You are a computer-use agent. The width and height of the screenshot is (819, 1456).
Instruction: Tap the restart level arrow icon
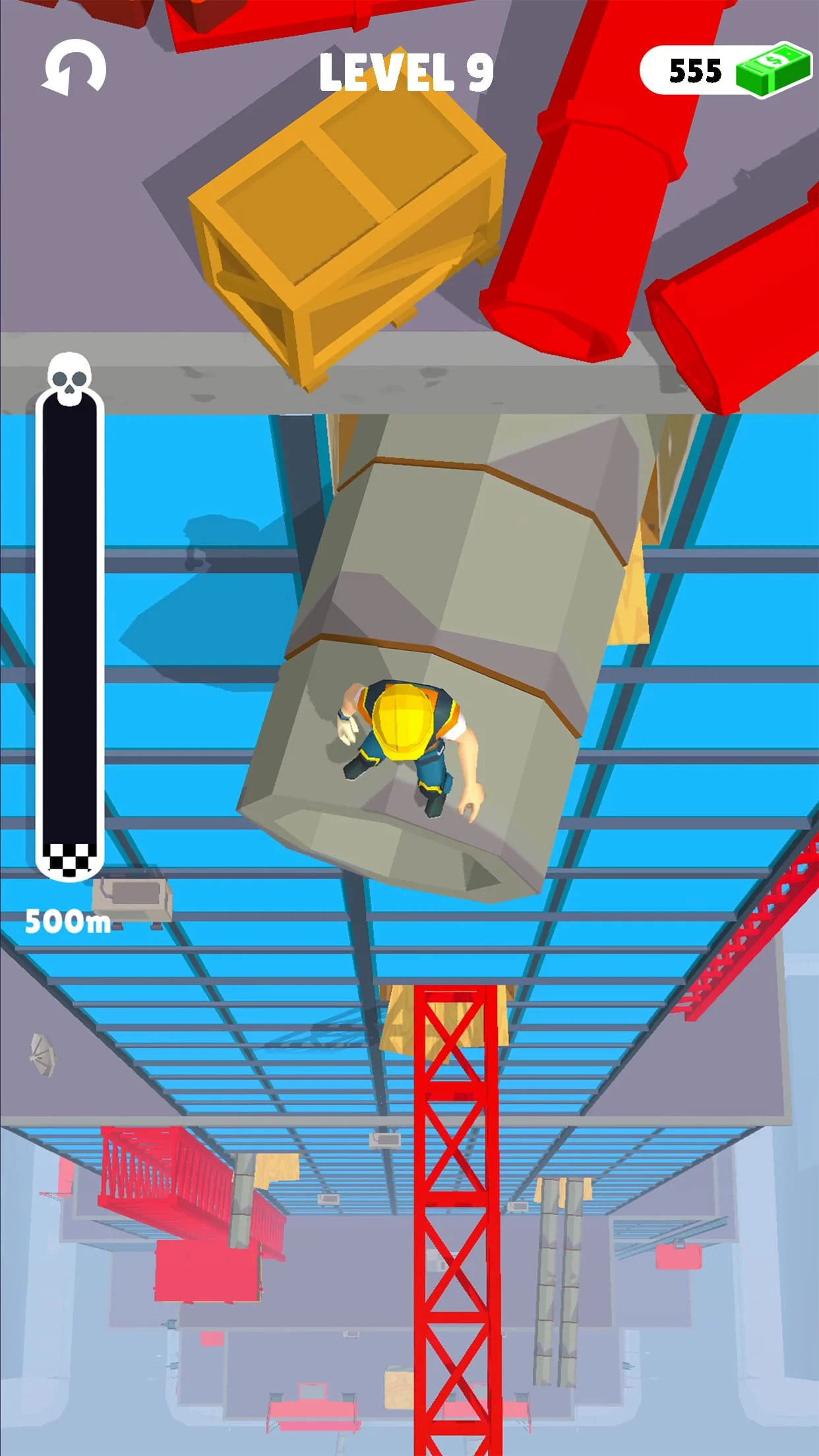[x=74, y=69]
